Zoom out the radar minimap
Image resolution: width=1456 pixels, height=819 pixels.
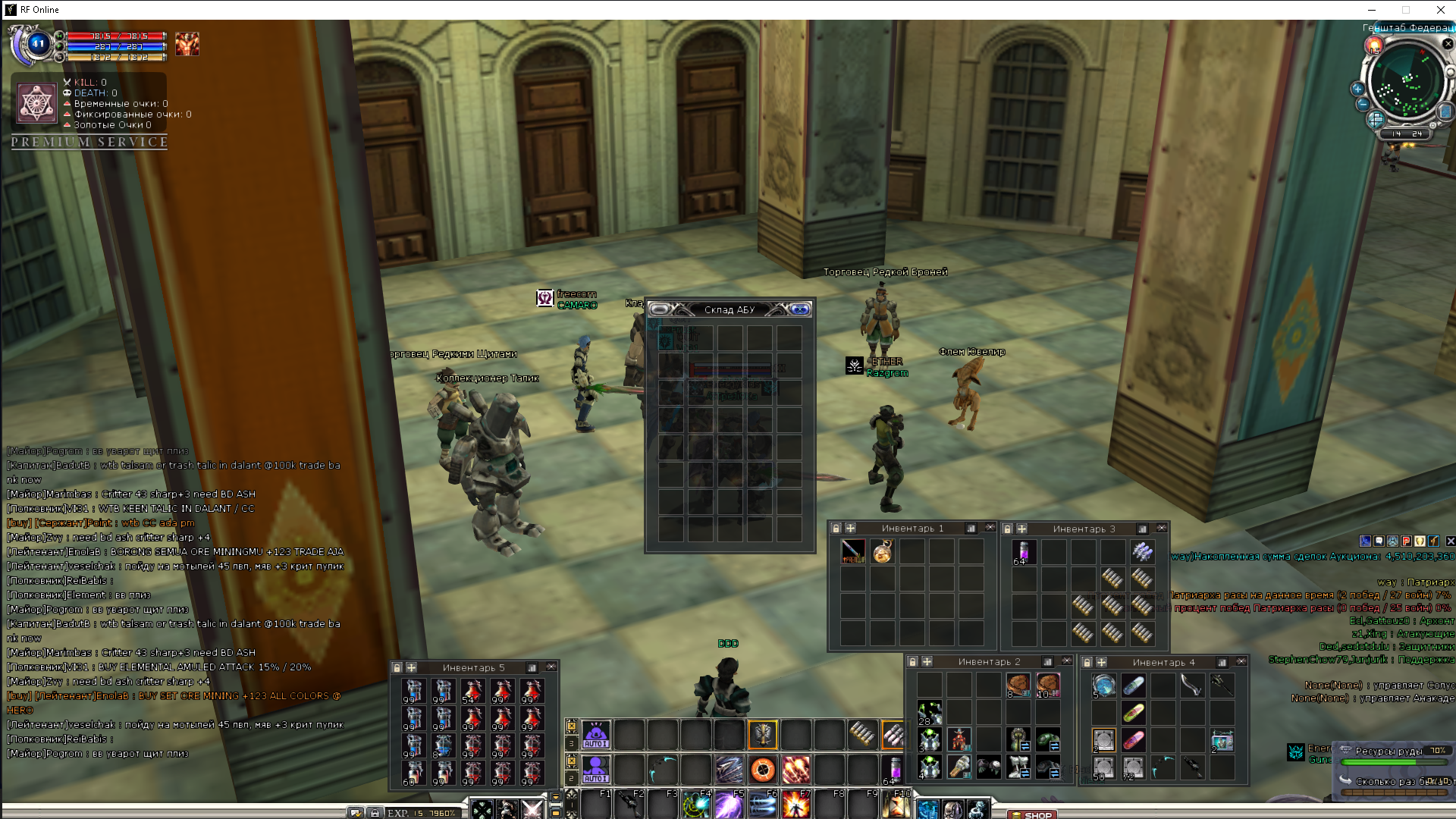1363,105
